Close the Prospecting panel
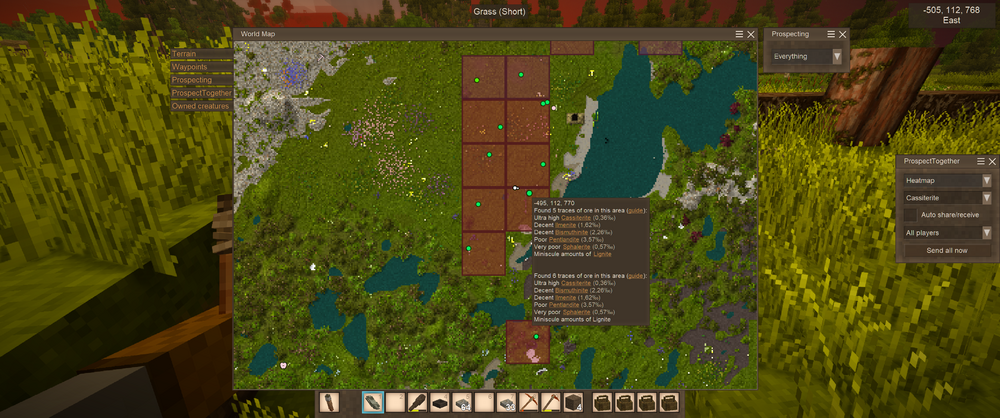 pos(842,34)
